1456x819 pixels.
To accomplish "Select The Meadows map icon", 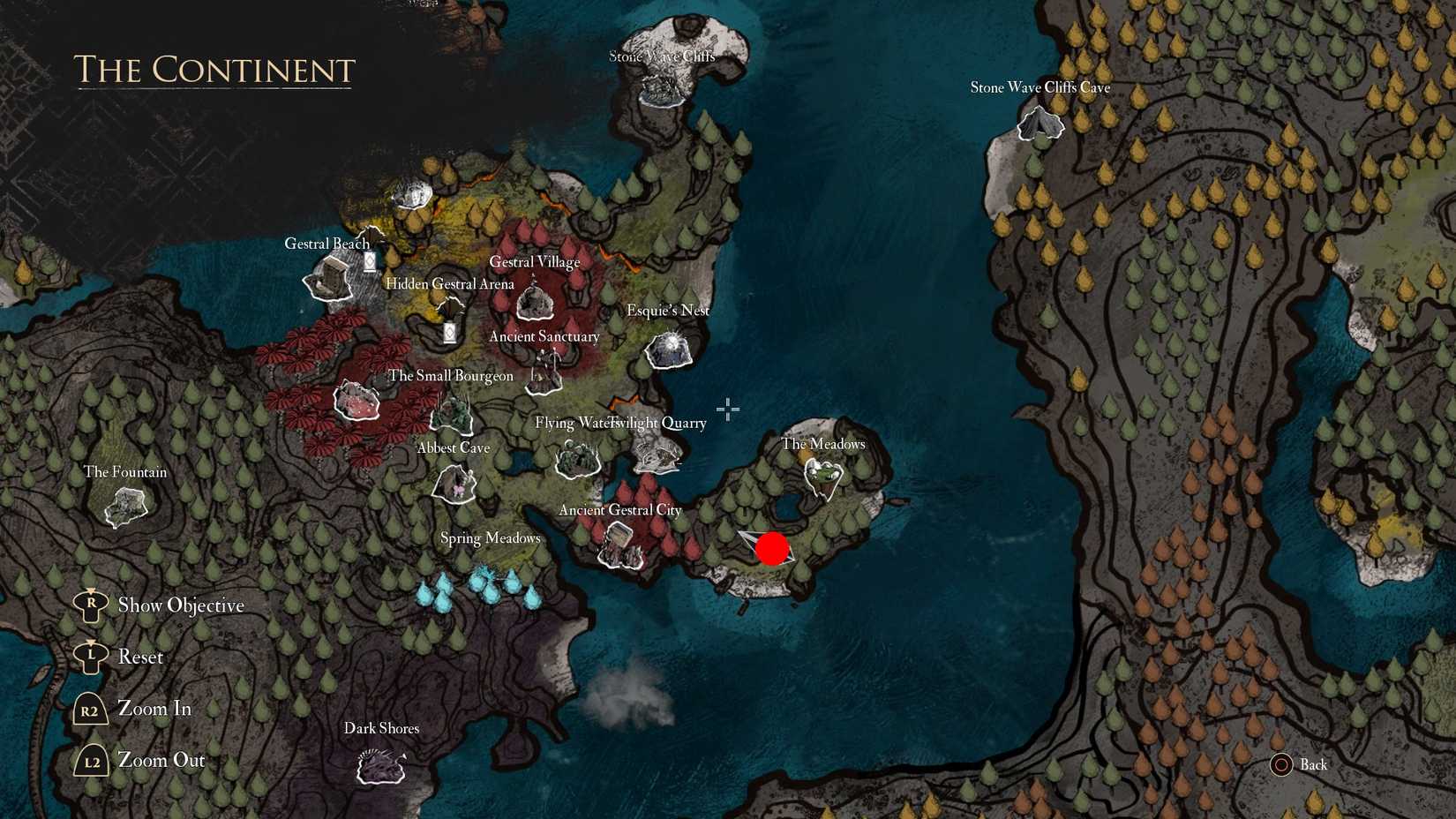I will coord(822,477).
